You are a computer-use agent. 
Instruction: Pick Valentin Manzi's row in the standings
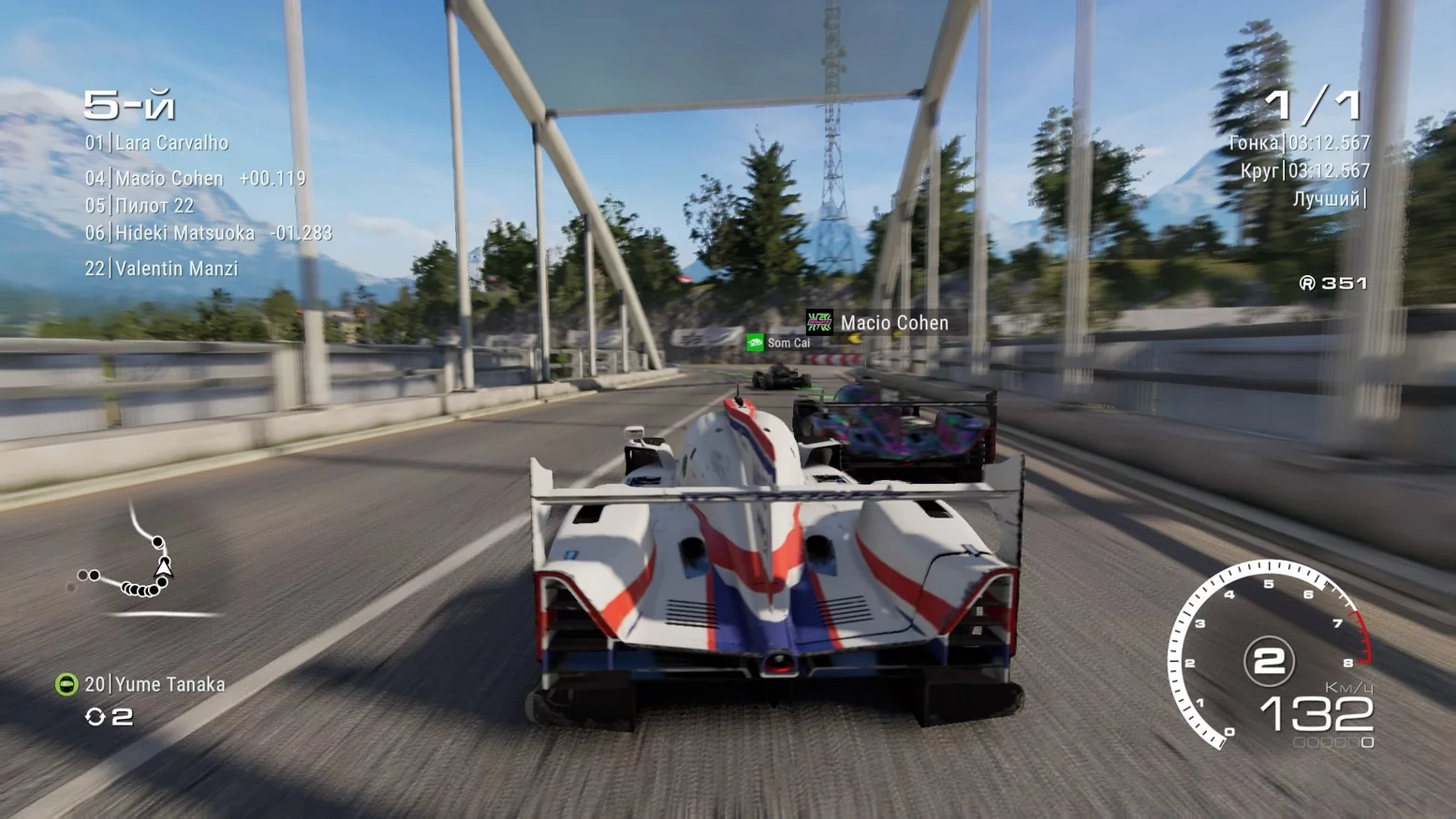(162, 269)
